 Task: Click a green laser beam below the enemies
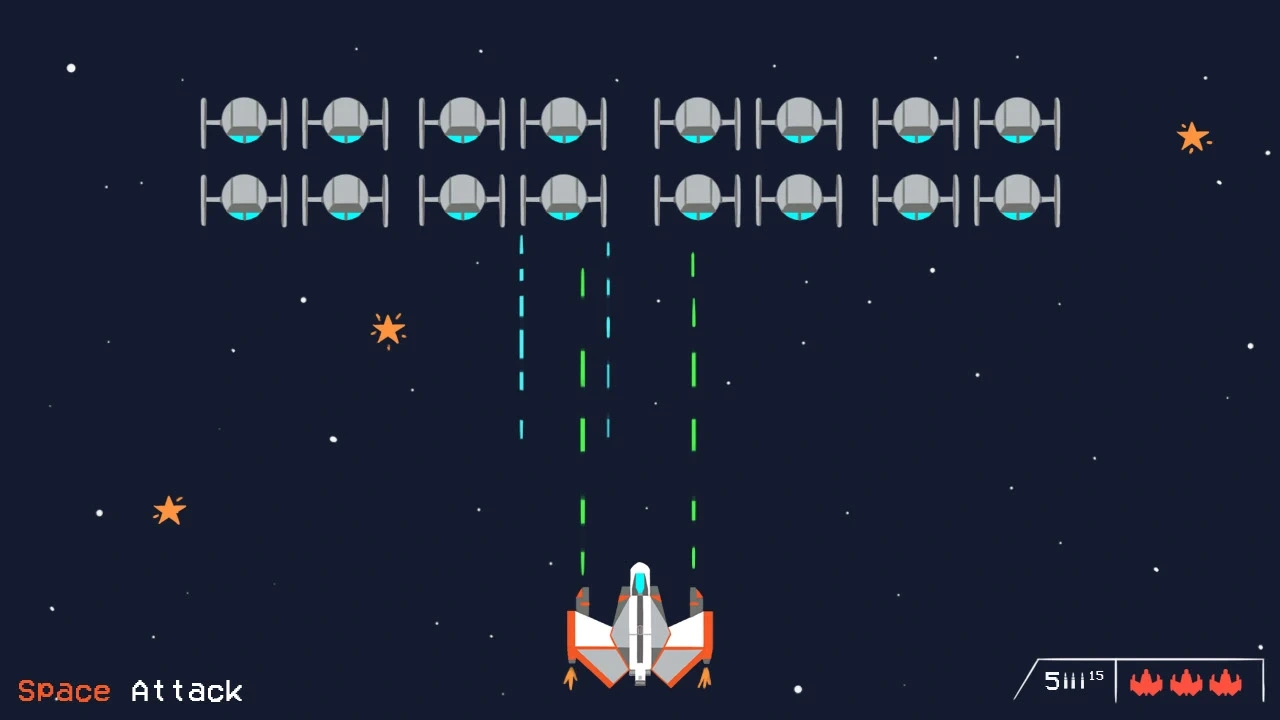[694, 370]
